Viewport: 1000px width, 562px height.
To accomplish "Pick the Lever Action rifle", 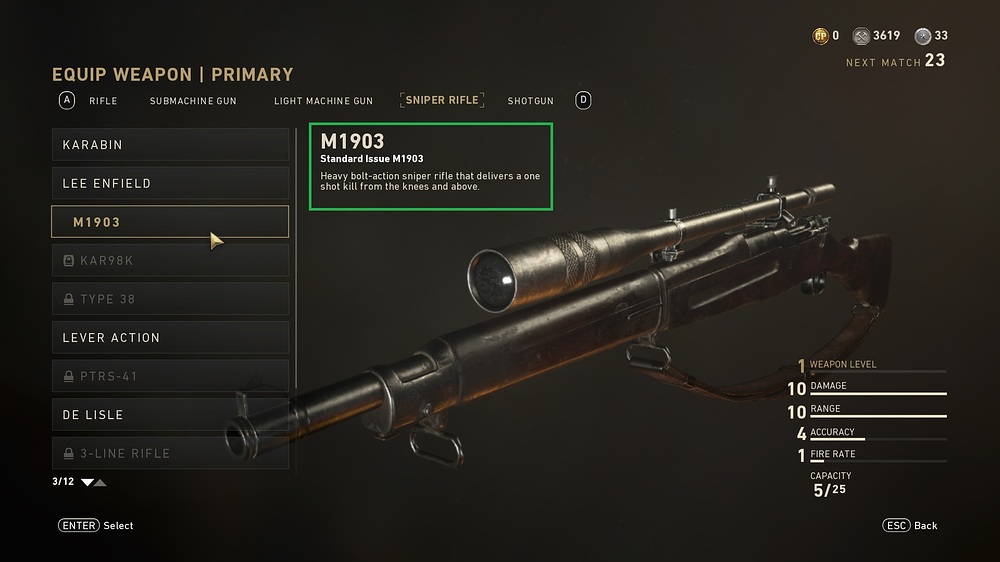I will pos(170,338).
